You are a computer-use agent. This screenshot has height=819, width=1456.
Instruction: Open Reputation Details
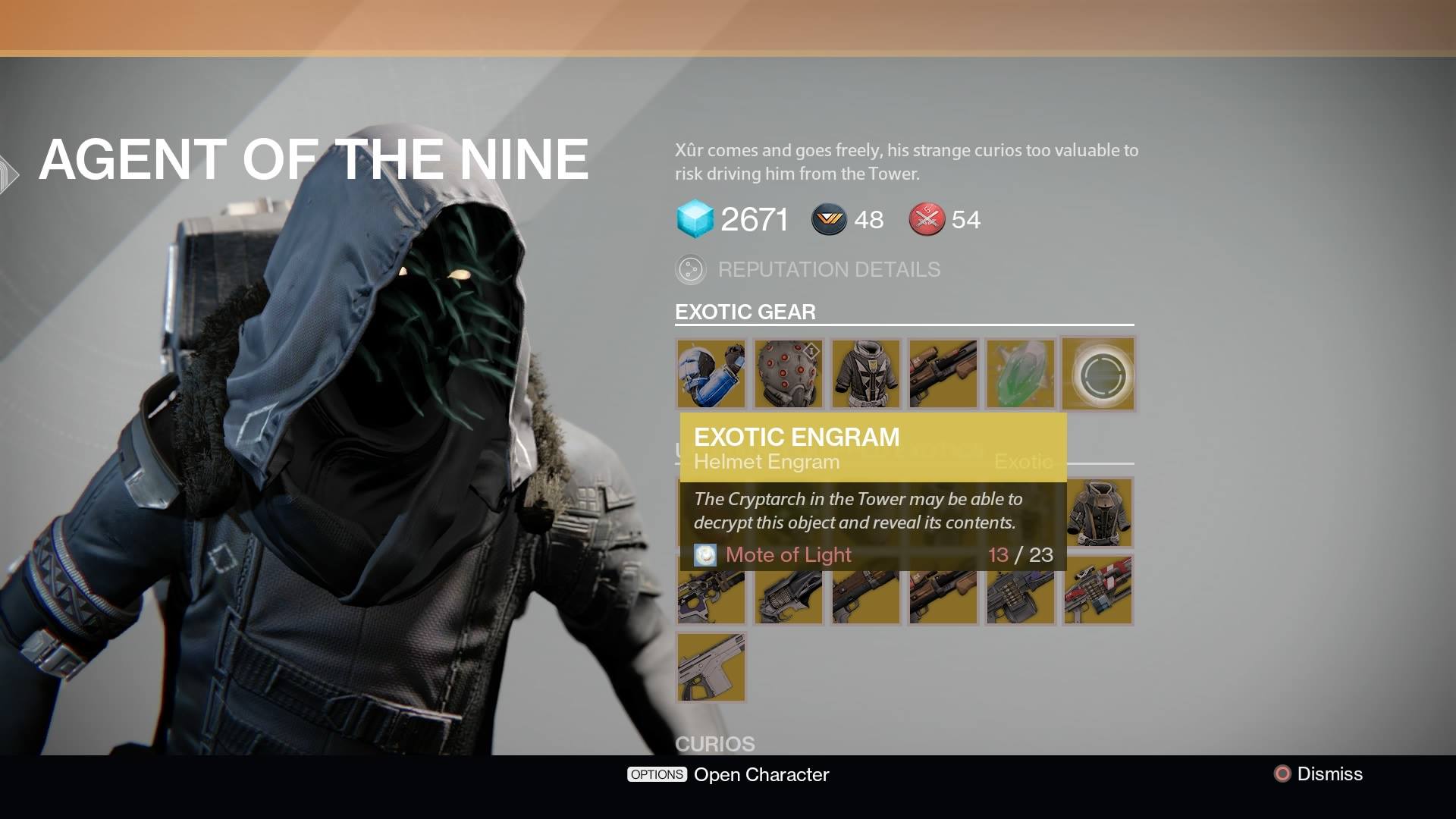(x=830, y=269)
